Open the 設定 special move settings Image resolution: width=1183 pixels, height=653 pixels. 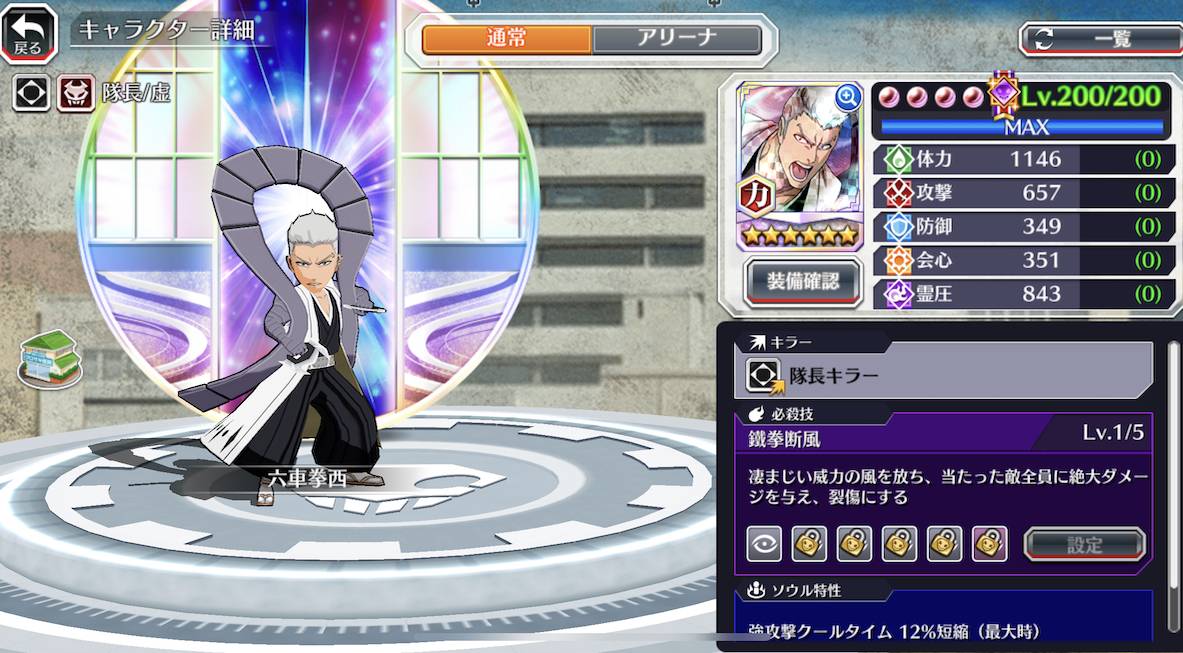[1084, 545]
